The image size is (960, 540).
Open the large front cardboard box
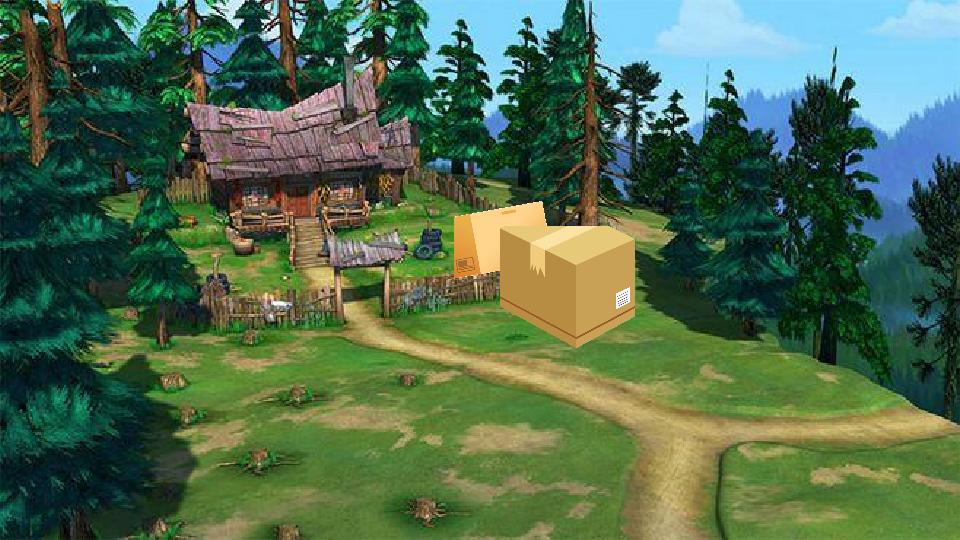point(568,285)
